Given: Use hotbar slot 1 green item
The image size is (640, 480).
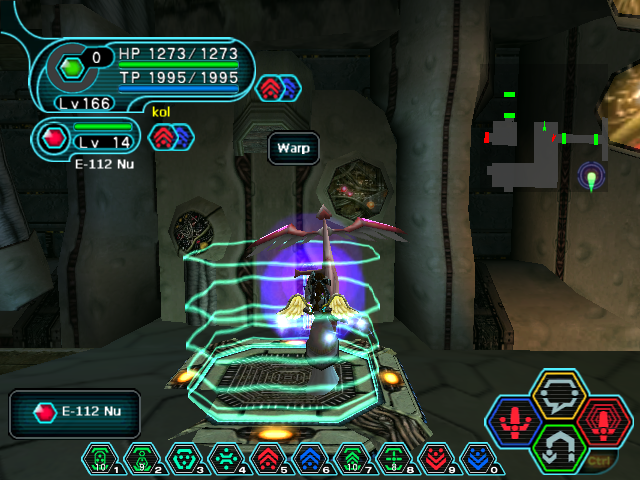Looking at the screenshot, I should click(x=100, y=458).
